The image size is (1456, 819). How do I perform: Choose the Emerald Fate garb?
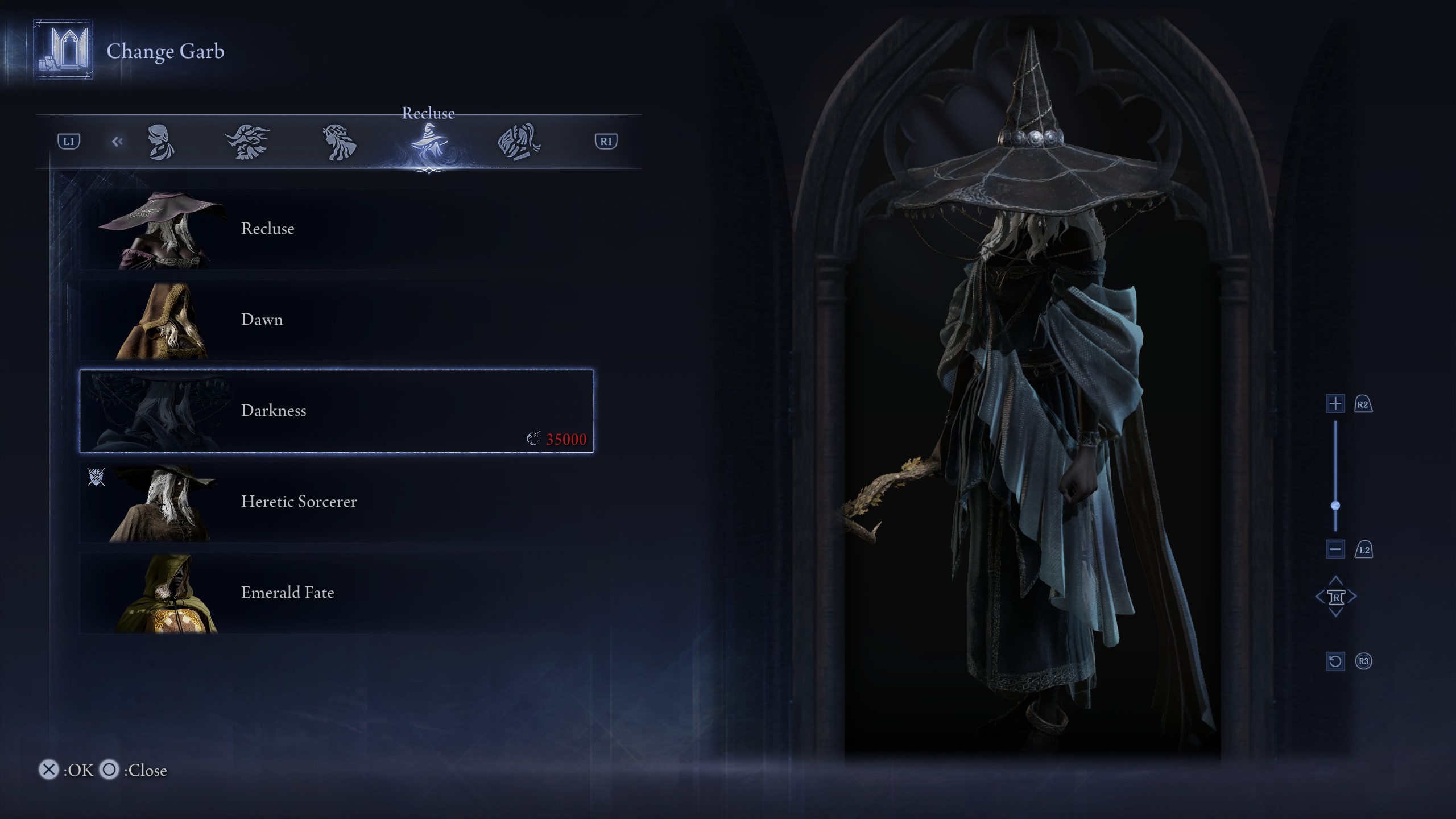click(x=336, y=593)
